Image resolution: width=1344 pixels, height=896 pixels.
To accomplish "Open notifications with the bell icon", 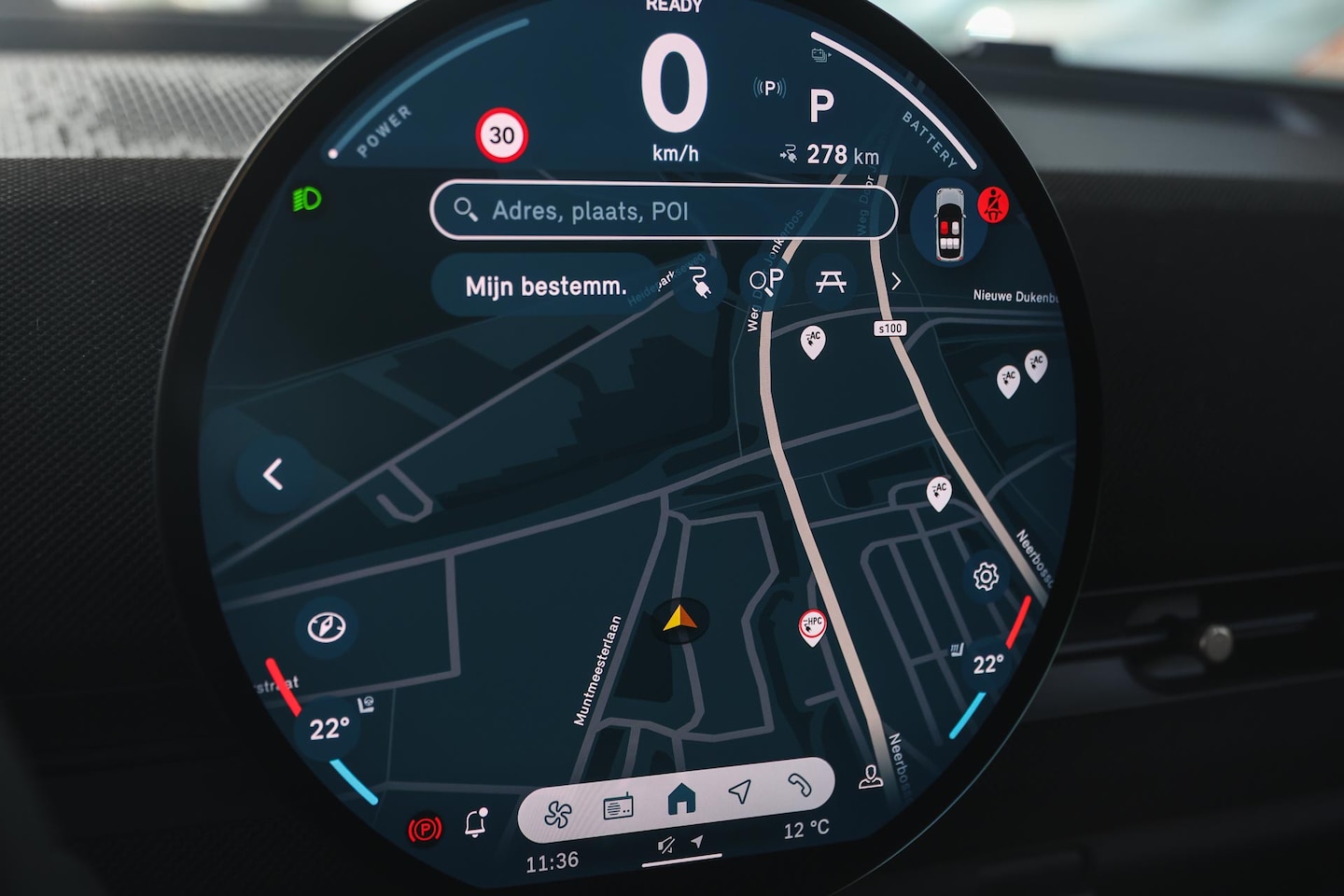I will point(475,823).
